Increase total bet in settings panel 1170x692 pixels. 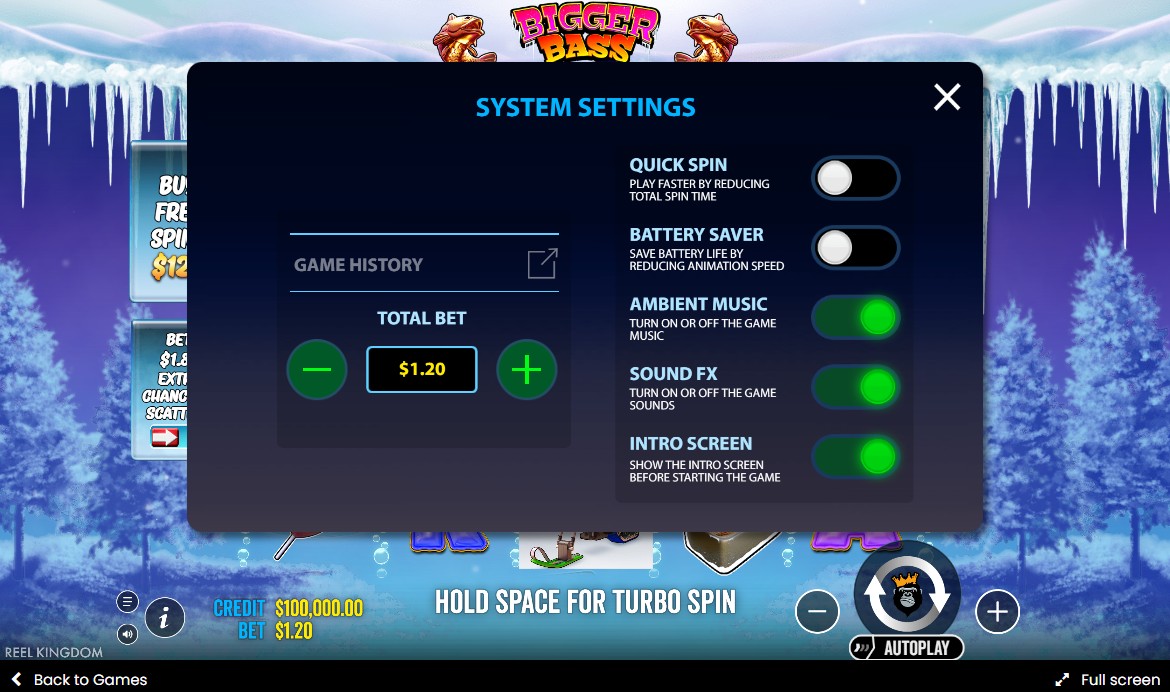527,370
